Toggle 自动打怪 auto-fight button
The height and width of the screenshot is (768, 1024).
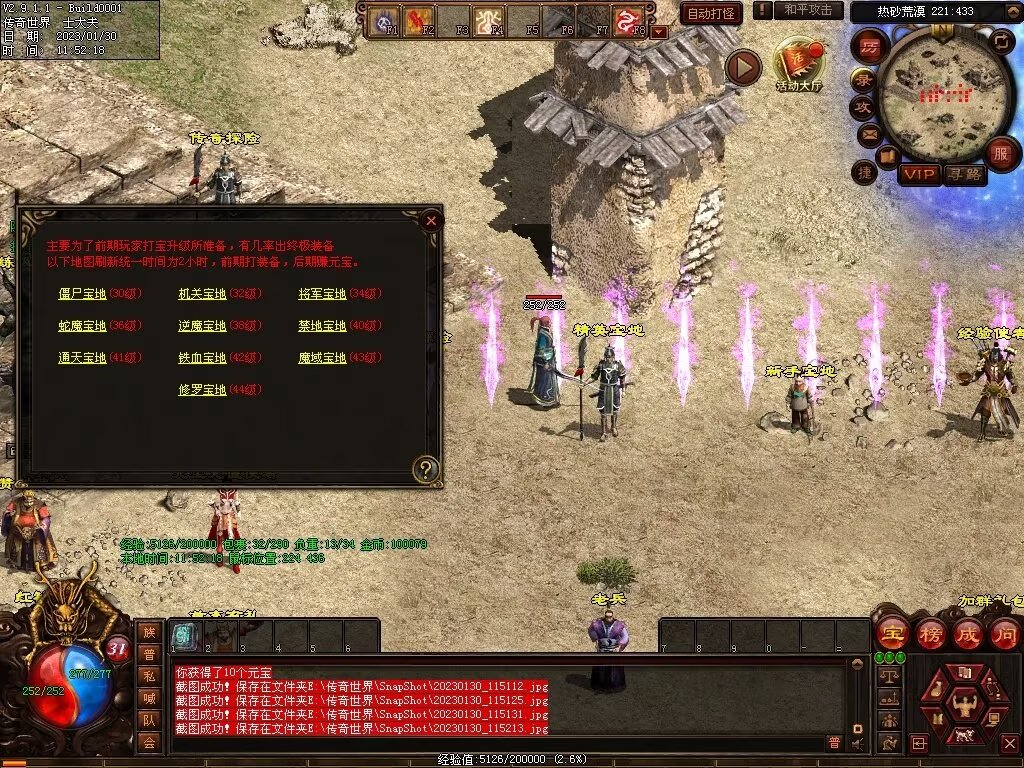(x=711, y=13)
